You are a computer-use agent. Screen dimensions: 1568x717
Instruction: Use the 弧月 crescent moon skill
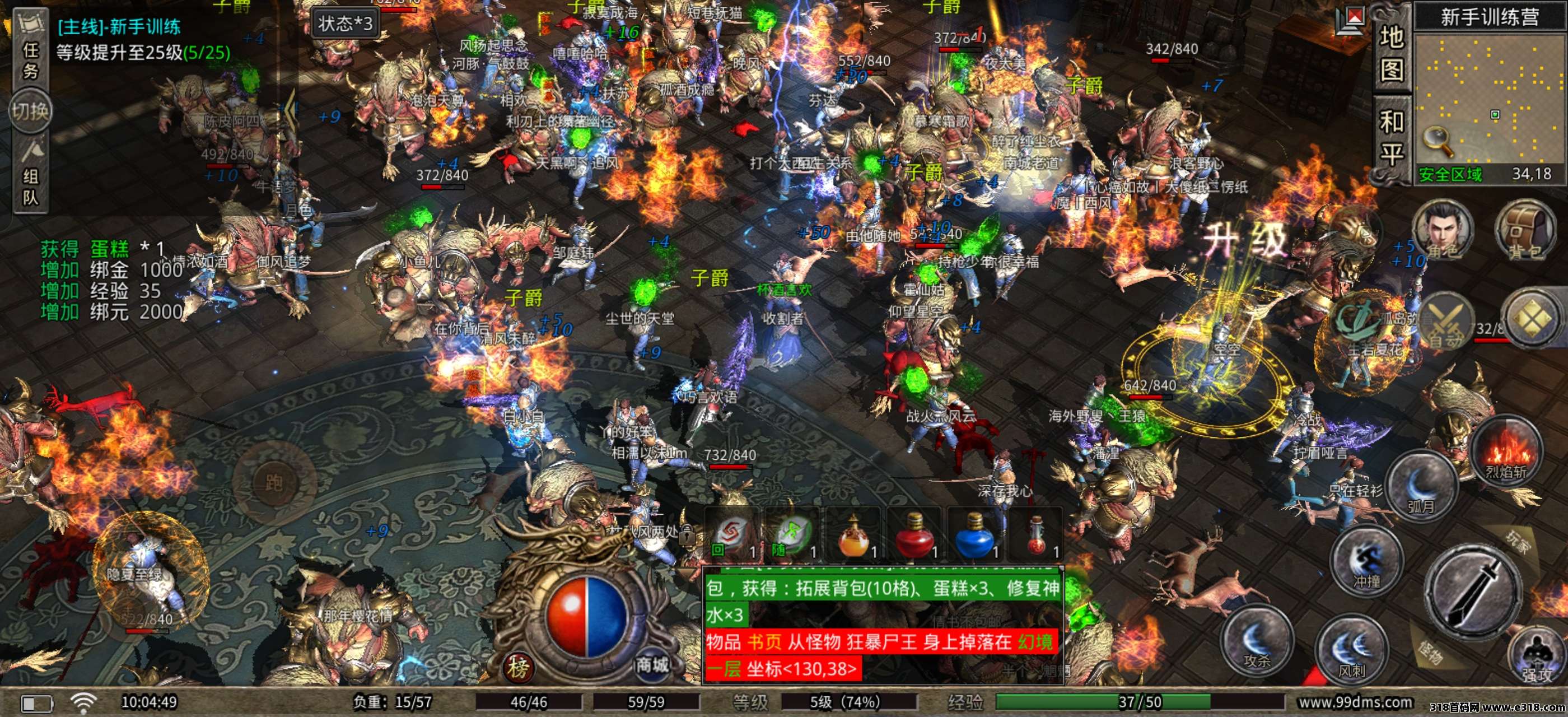(x=1421, y=485)
